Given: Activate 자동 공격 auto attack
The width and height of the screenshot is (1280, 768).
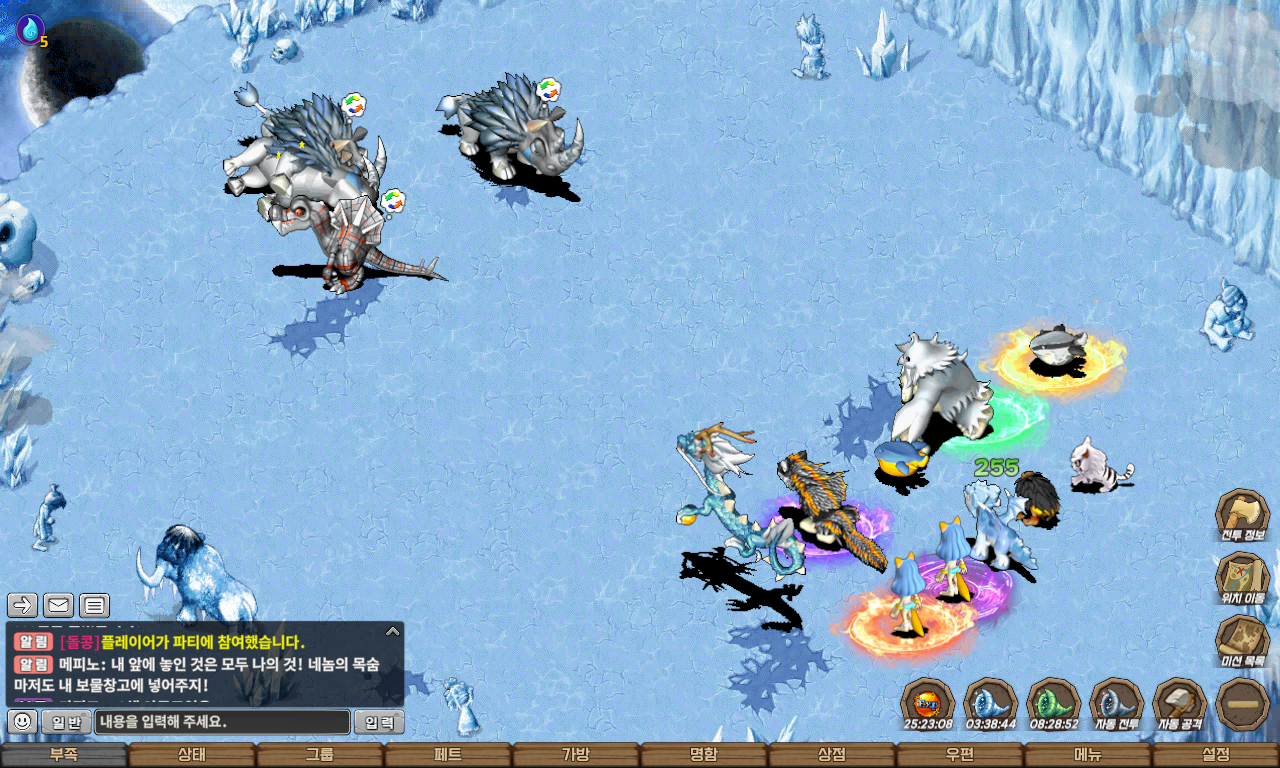Looking at the screenshot, I should pyautogui.click(x=1180, y=704).
